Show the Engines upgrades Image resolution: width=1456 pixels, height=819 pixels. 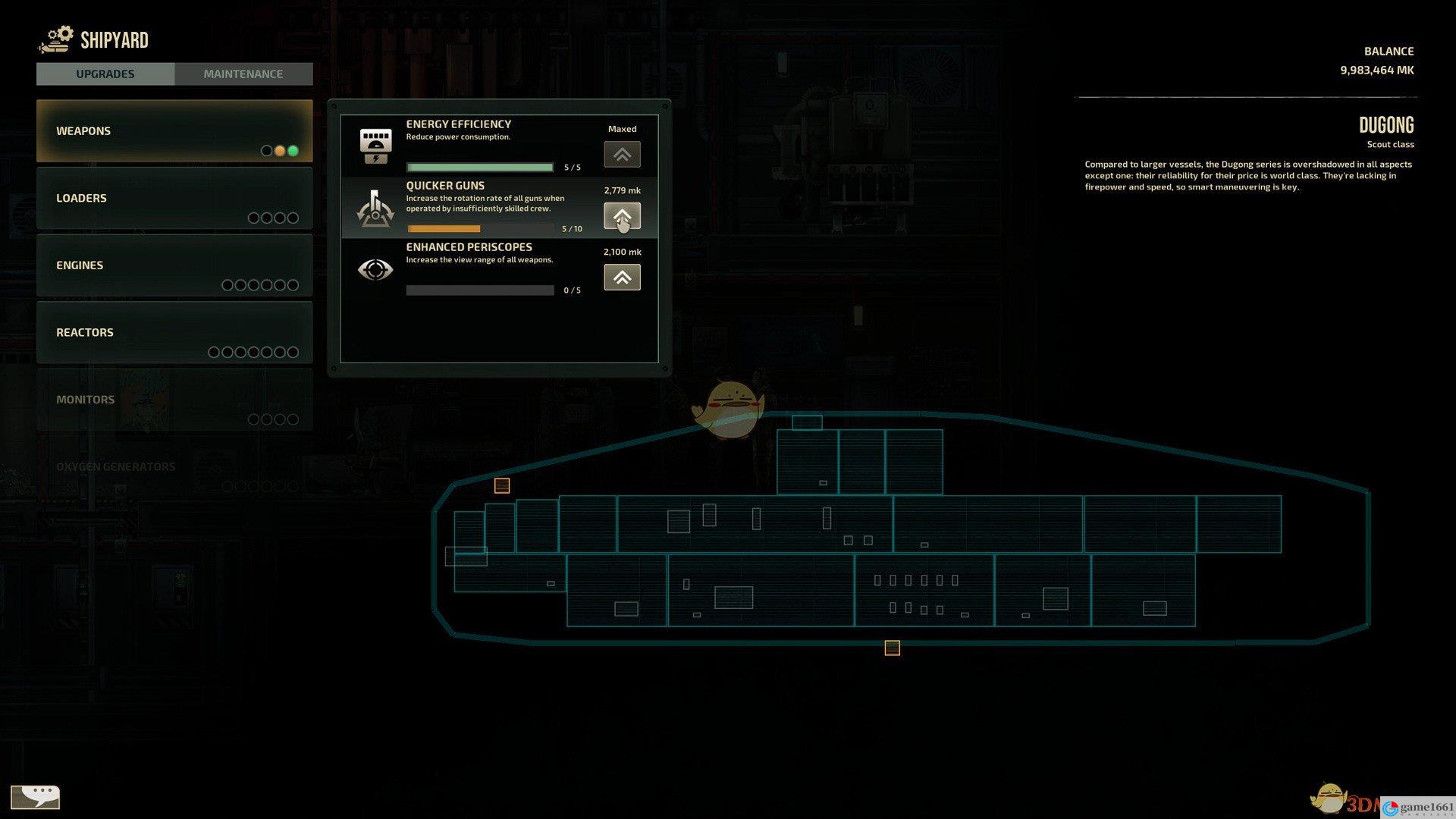(x=174, y=265)
